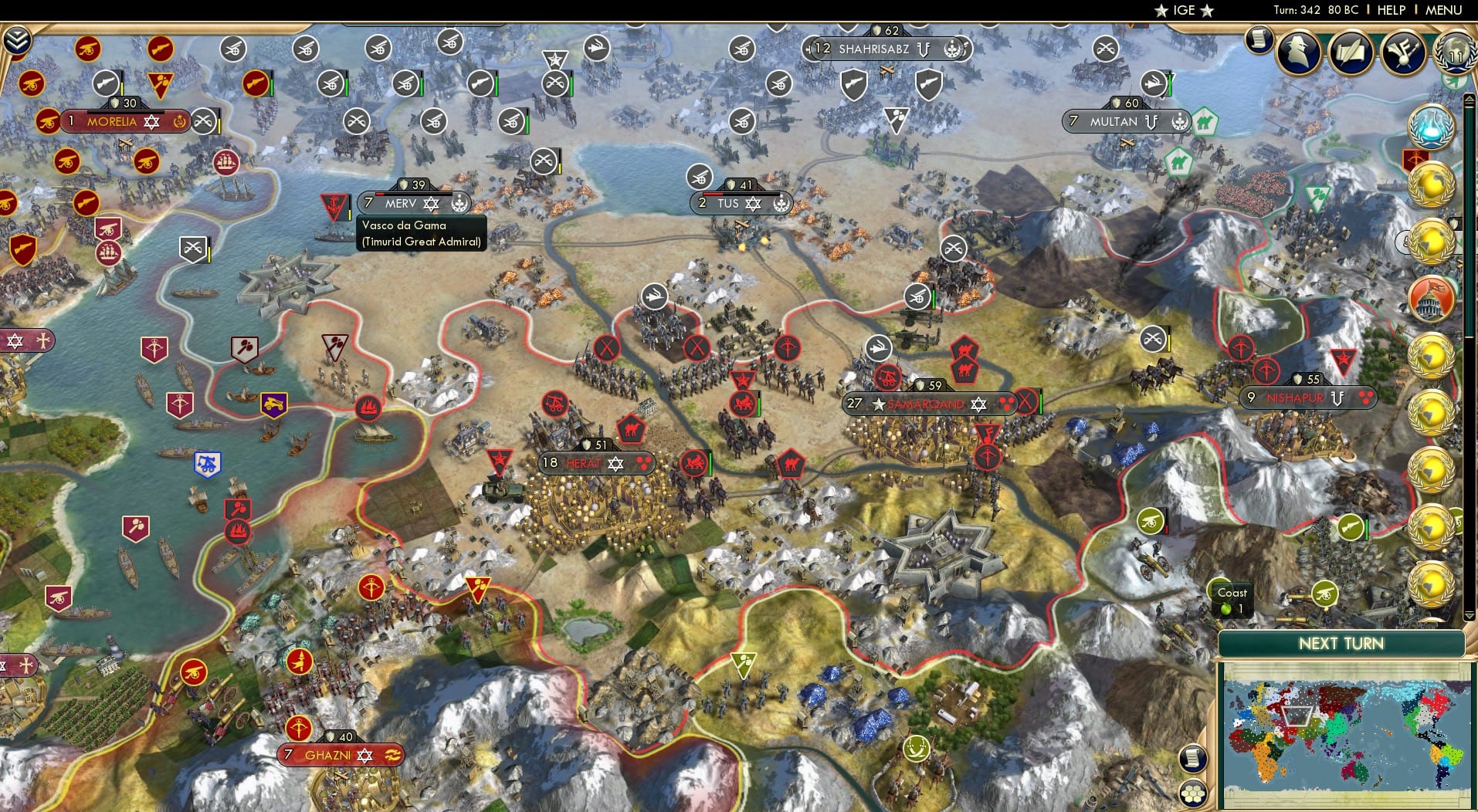Viewport: 1478px width, 812px height.
Task: Click the scroll notification icon bottom-left corner
Action: [x=1194, y=760]
